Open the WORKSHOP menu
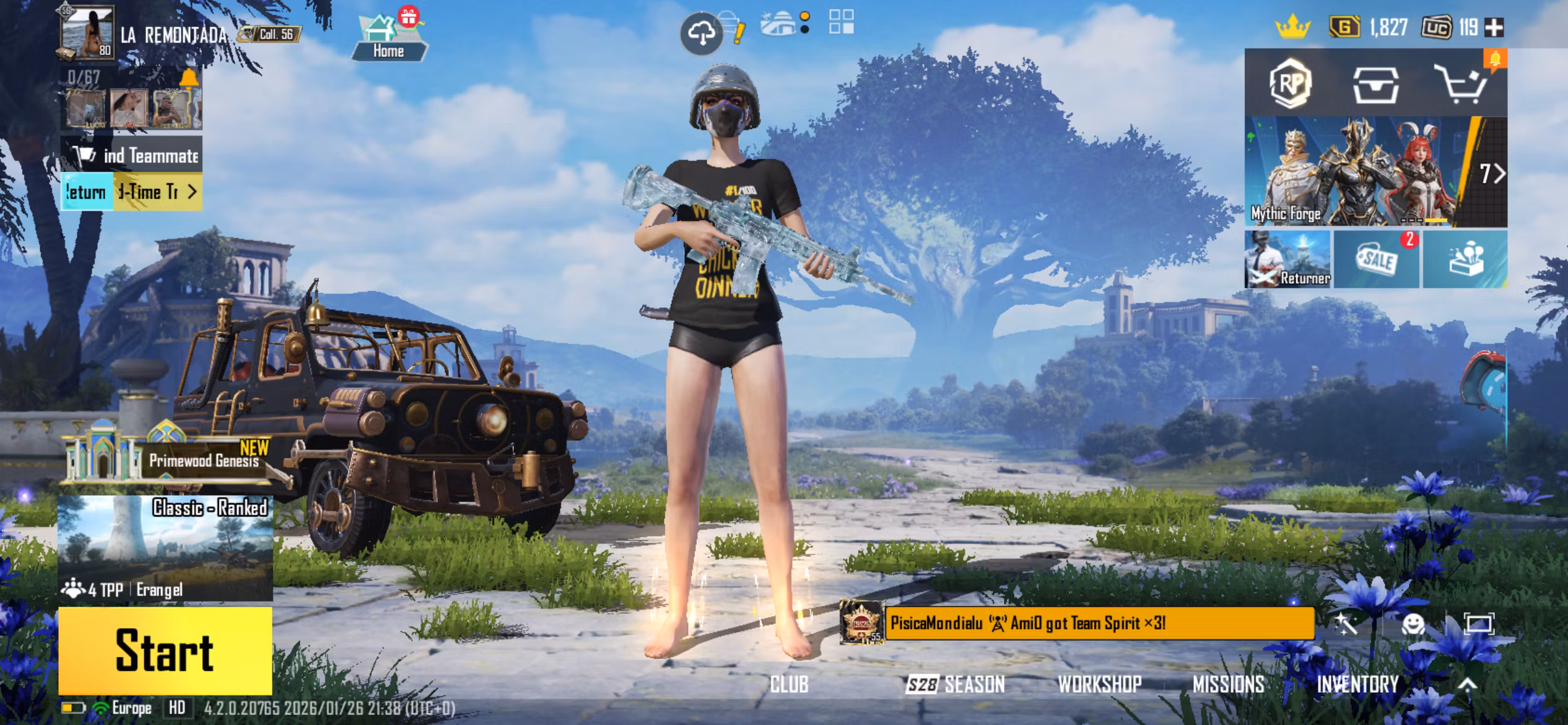Screen dimensions: 1568x725 pos(1099,684)
